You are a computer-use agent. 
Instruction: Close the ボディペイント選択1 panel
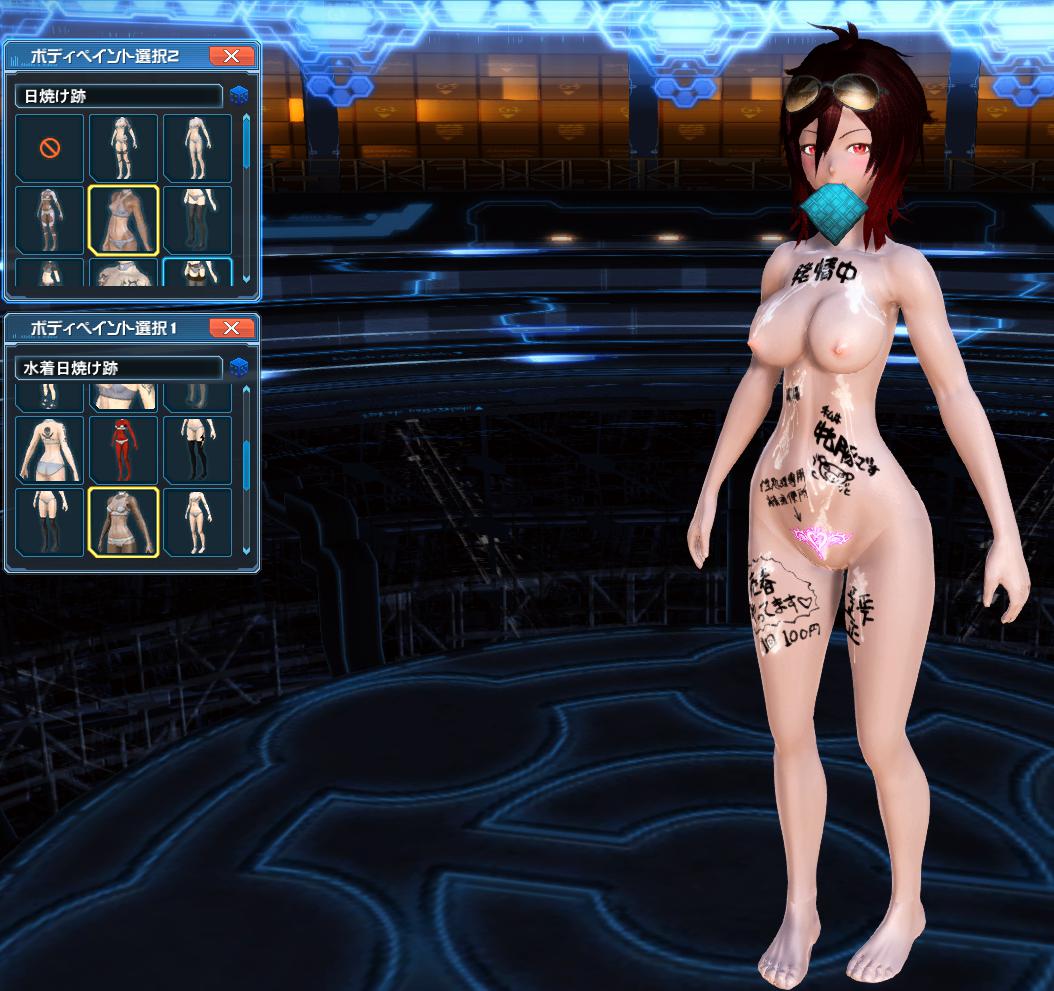pyautogui.click(x=231, y=328)
